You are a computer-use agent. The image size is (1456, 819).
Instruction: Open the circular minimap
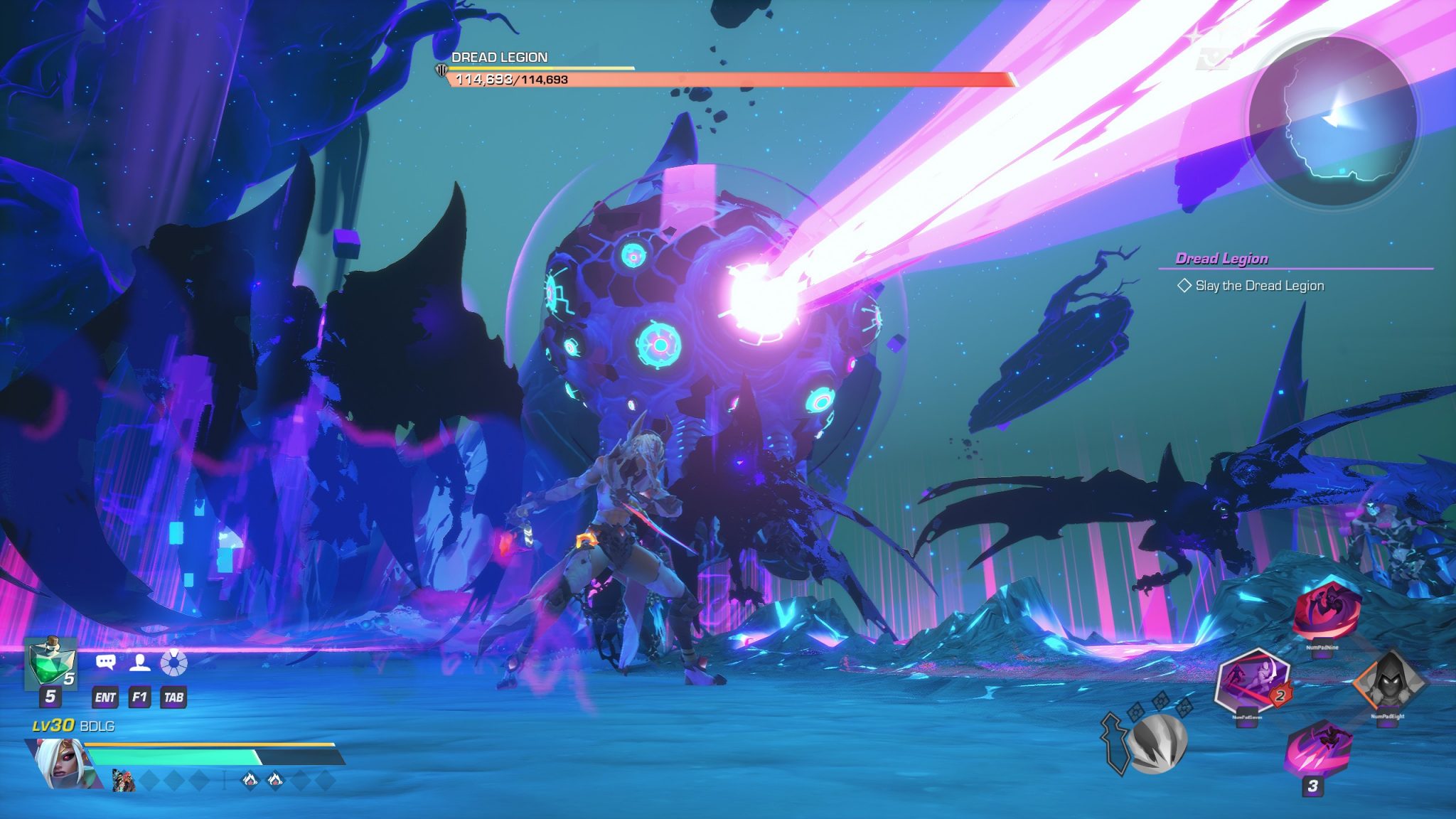[x=1332, y=122]
